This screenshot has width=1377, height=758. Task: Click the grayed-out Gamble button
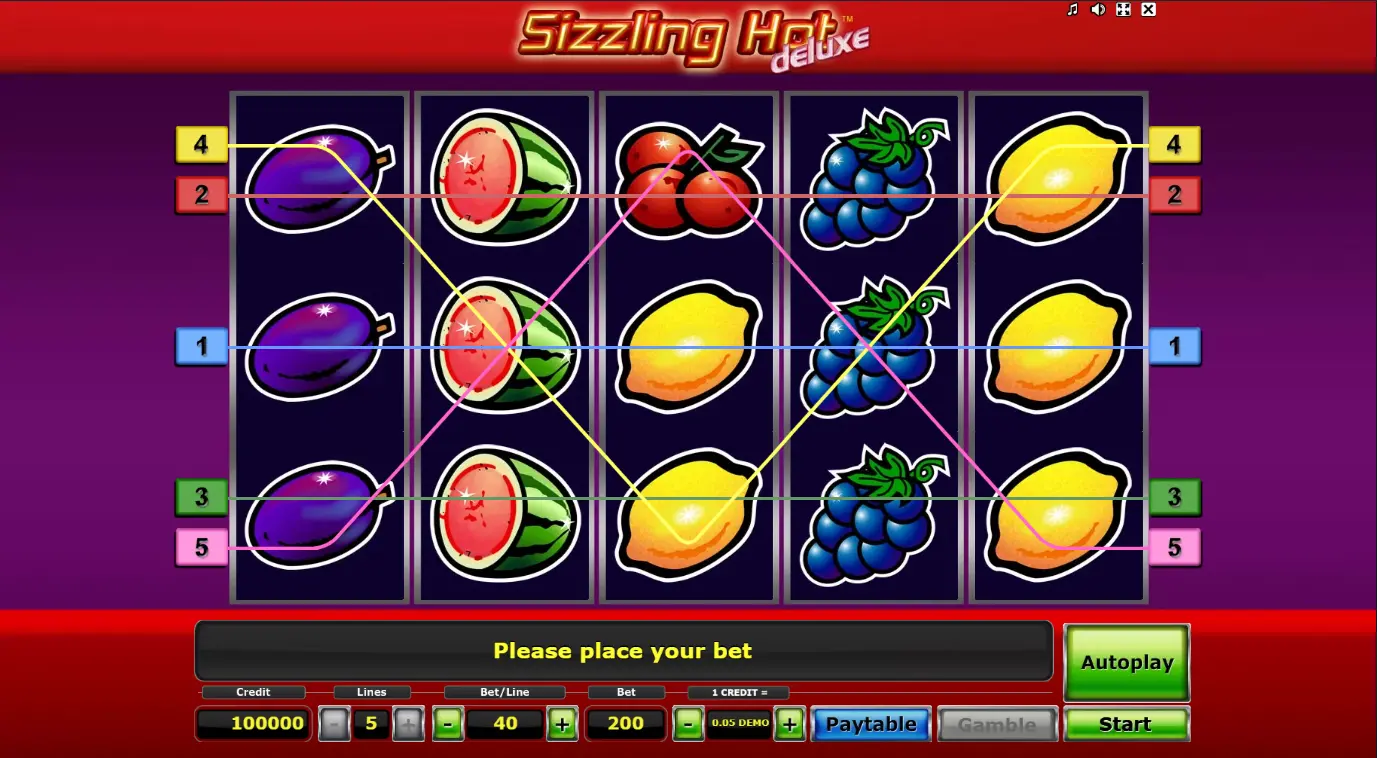coord(997,723)
